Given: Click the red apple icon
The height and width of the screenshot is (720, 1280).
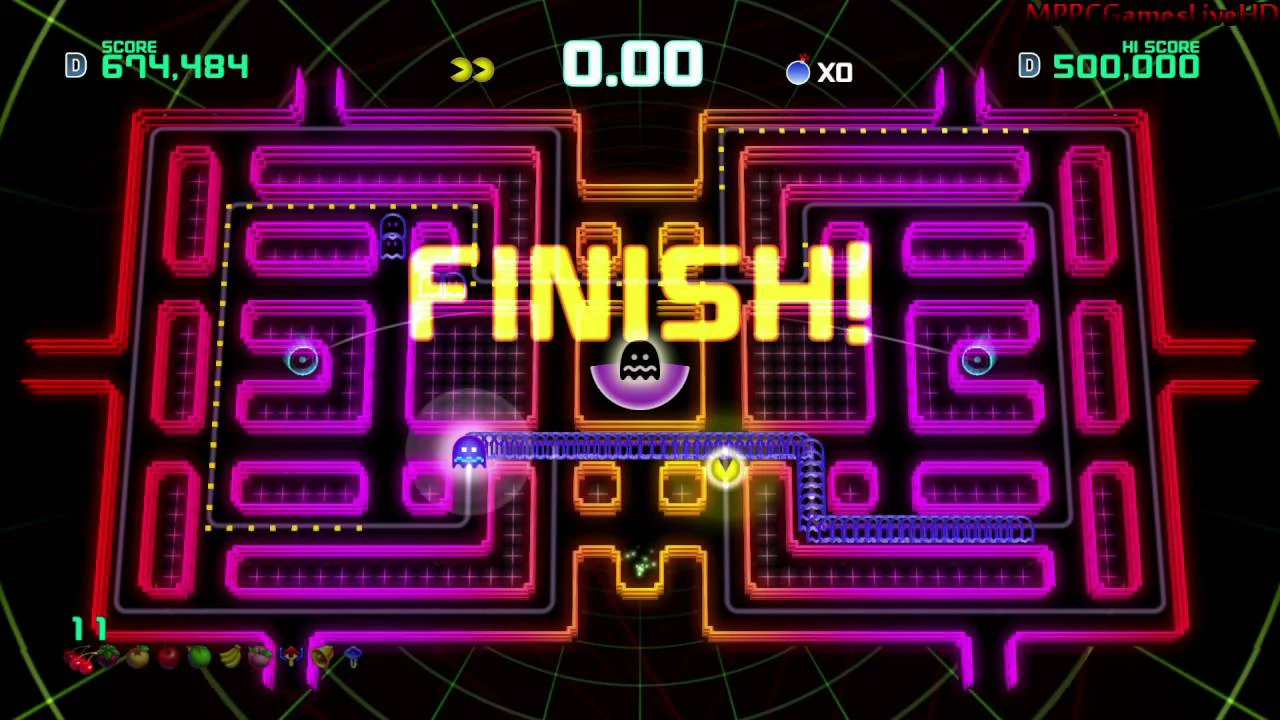Looking at the screenshot, I should [170, 658].
